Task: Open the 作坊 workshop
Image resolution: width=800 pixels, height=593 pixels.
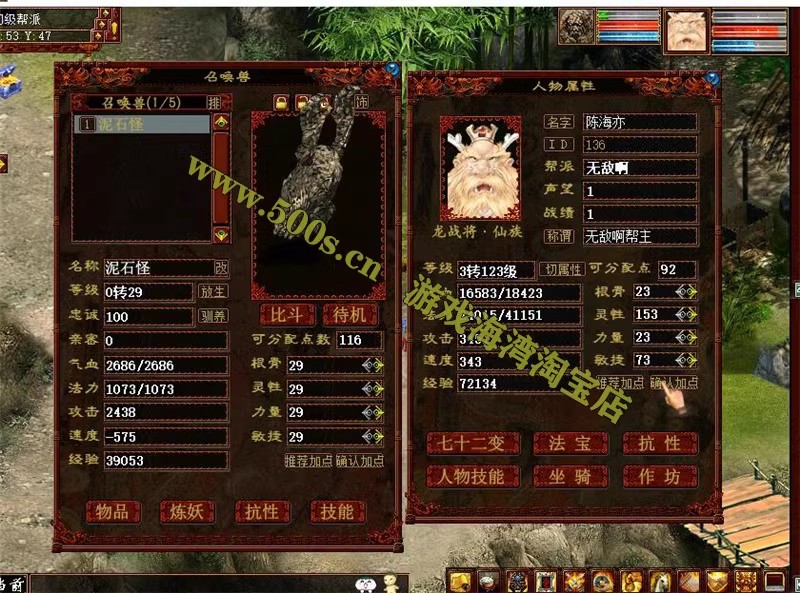Action: (x=660, y=477)
